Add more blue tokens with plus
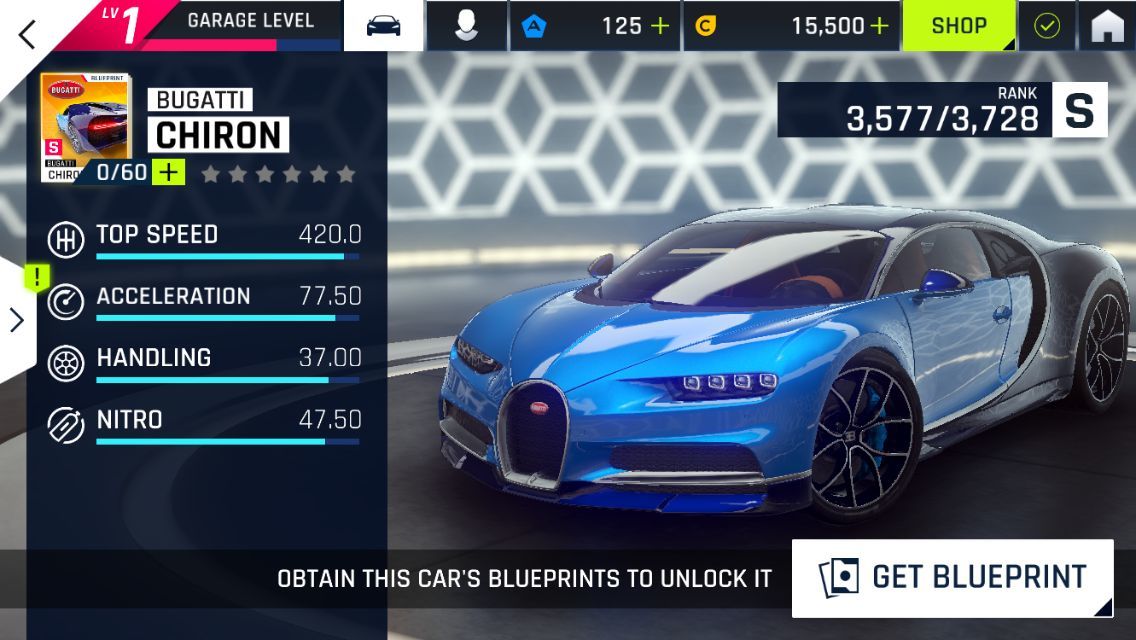 click(x=660, y=26)
